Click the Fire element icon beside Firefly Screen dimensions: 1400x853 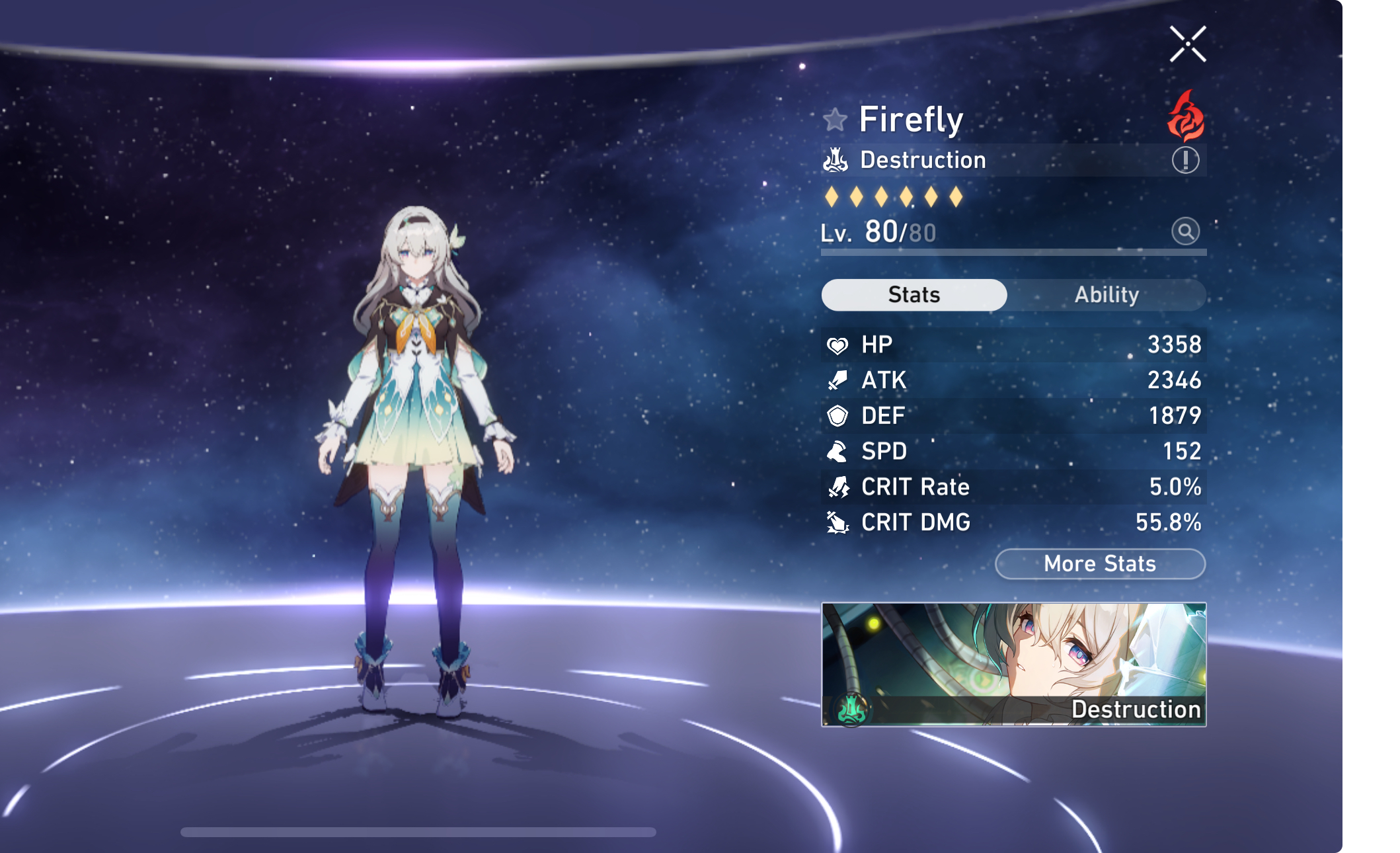coord(1186,116)
